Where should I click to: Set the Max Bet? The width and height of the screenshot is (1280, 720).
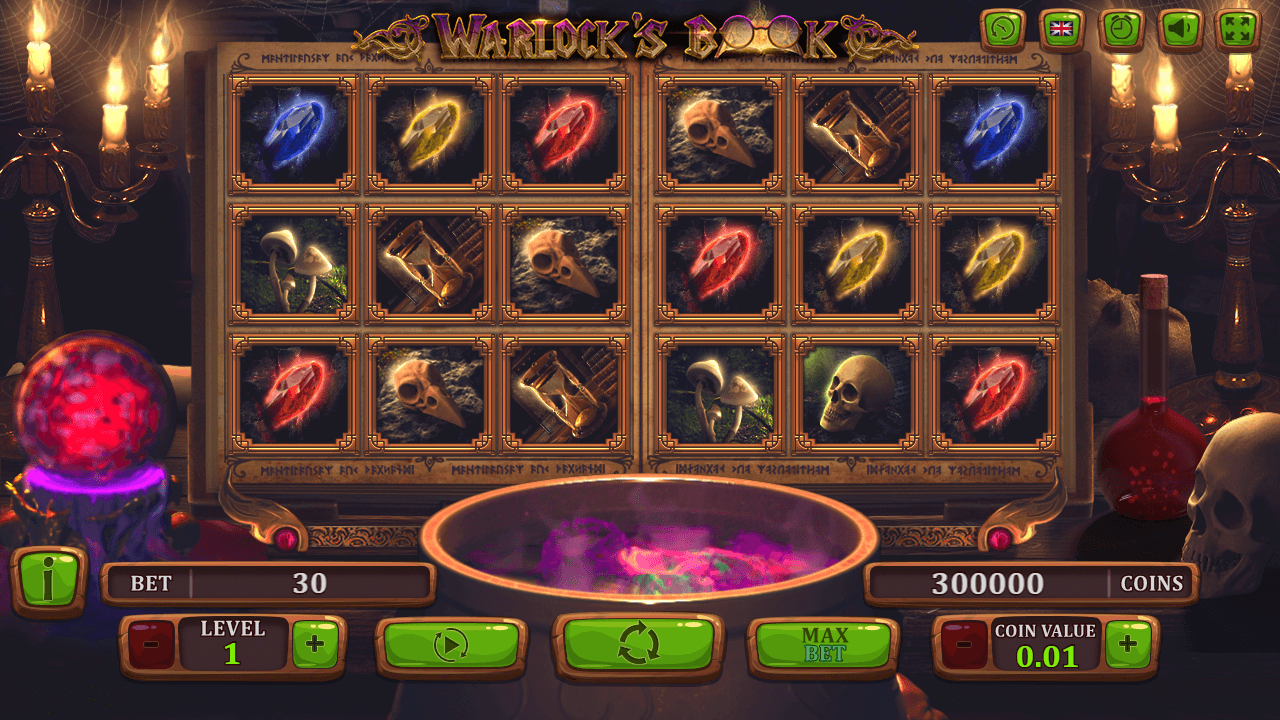[x=824, y=645]
